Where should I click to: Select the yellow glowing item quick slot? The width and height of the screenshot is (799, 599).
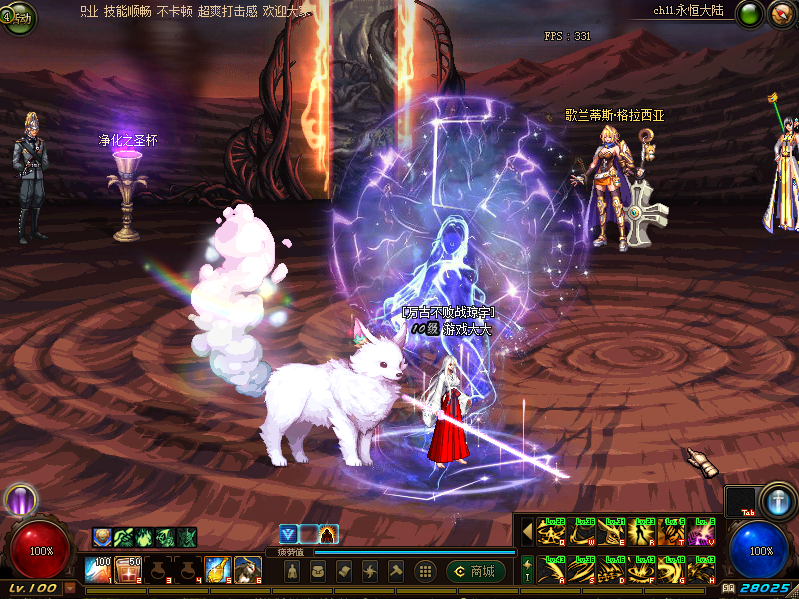coord(217,570)
